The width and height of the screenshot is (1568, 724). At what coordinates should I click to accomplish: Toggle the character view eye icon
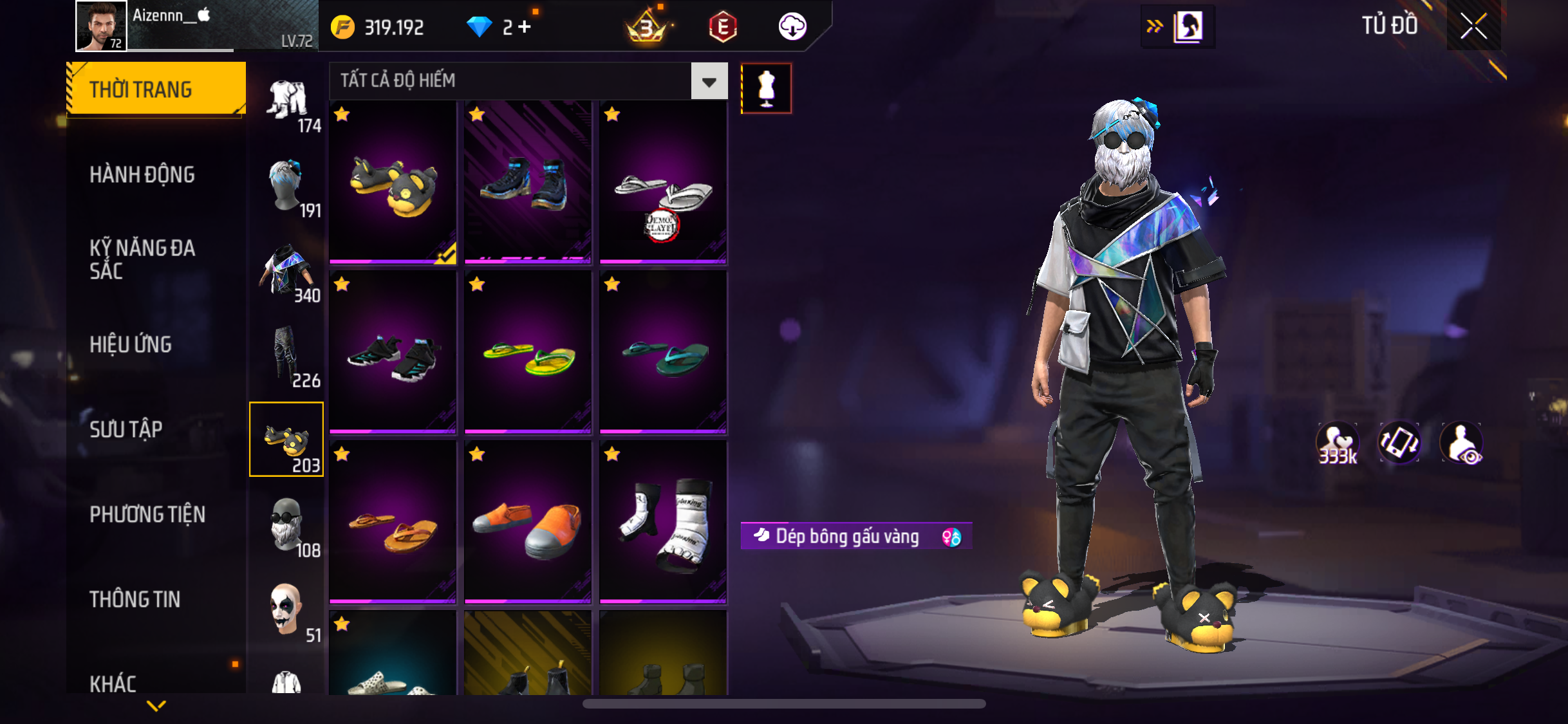coord(1462,443)
